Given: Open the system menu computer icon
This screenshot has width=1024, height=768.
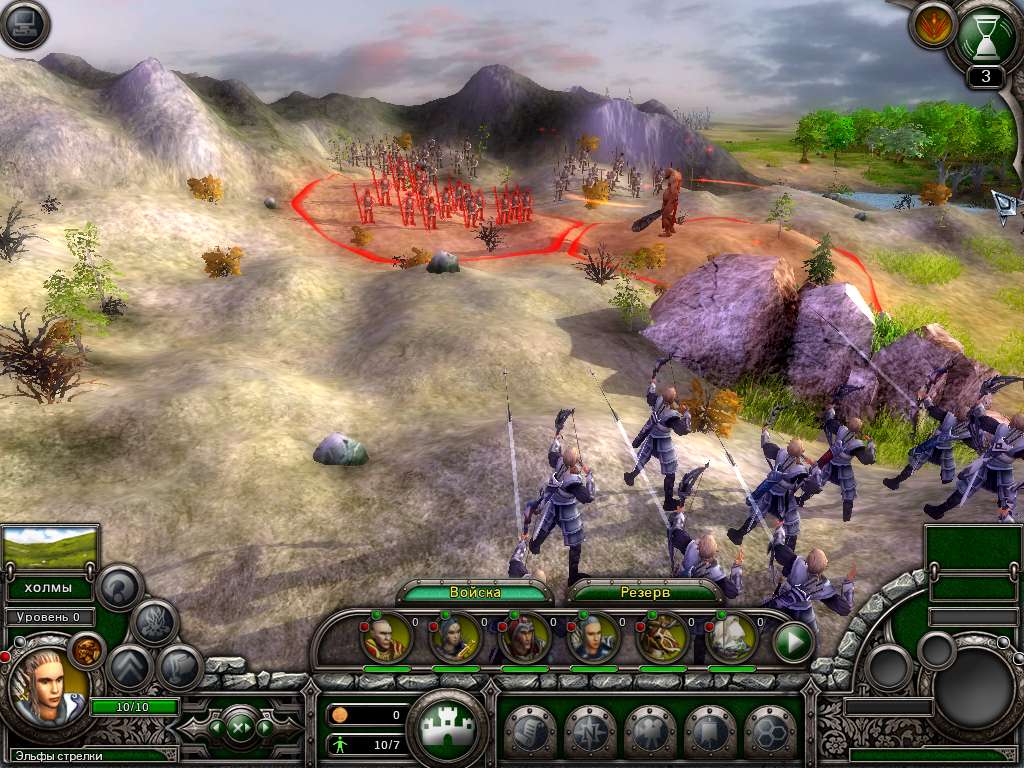Looking at the screenshot, I should [x=25, y=25].
